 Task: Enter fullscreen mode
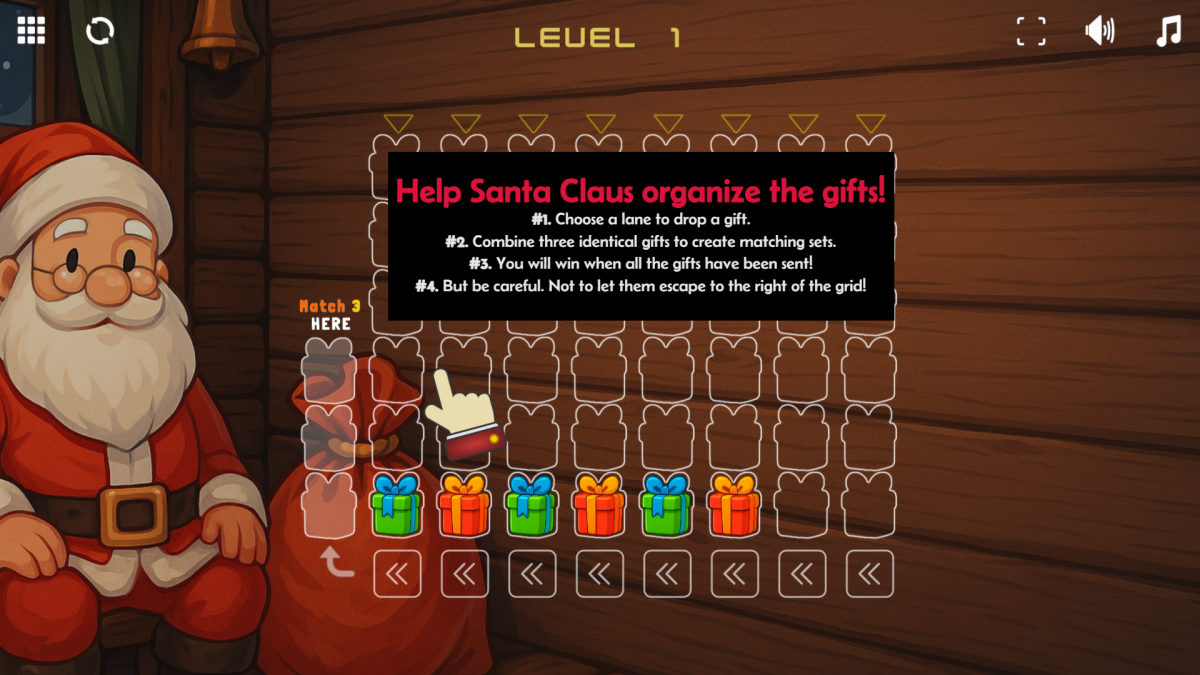tap(1031, 31)
